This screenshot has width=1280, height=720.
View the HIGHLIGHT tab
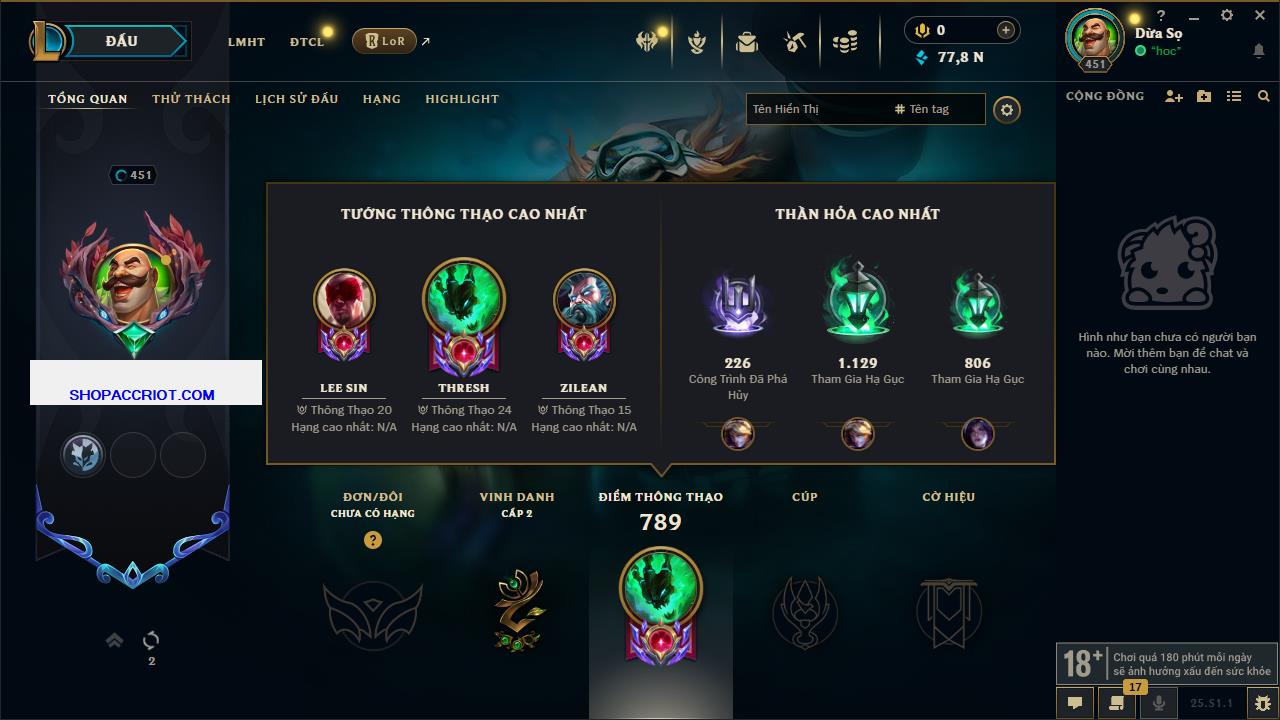pos(462,99)
